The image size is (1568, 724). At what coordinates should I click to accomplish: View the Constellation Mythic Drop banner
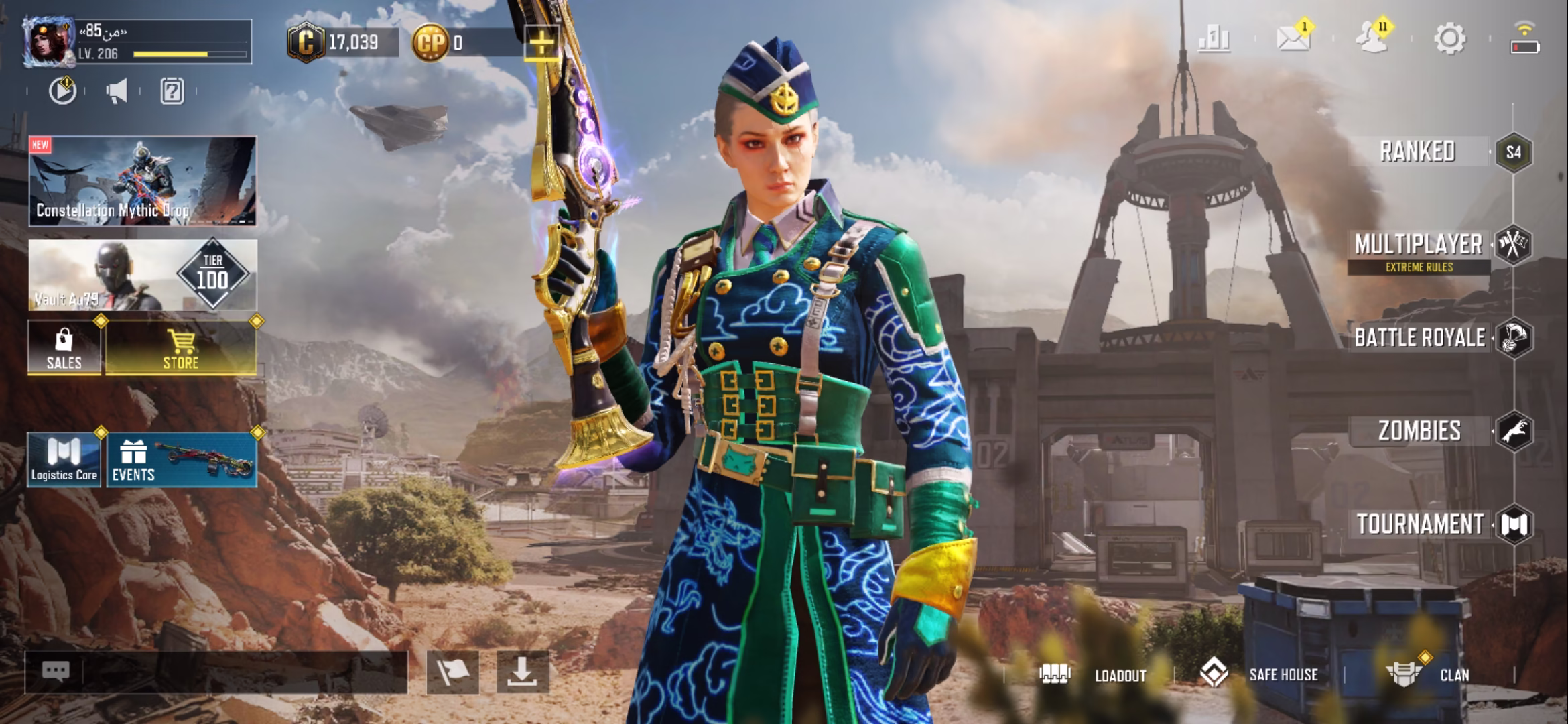point(142,181)
